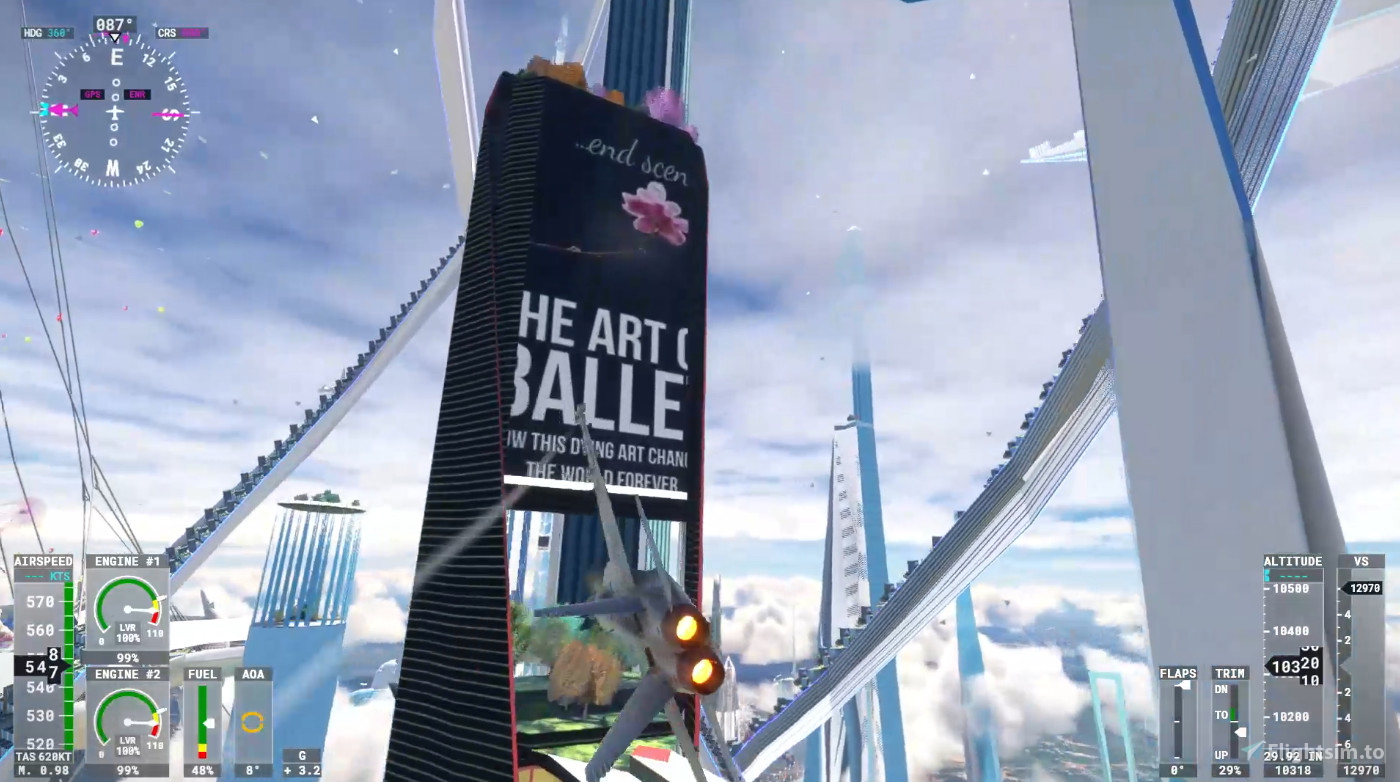Click the white flaps position pointer

[x=1183, y=686]
